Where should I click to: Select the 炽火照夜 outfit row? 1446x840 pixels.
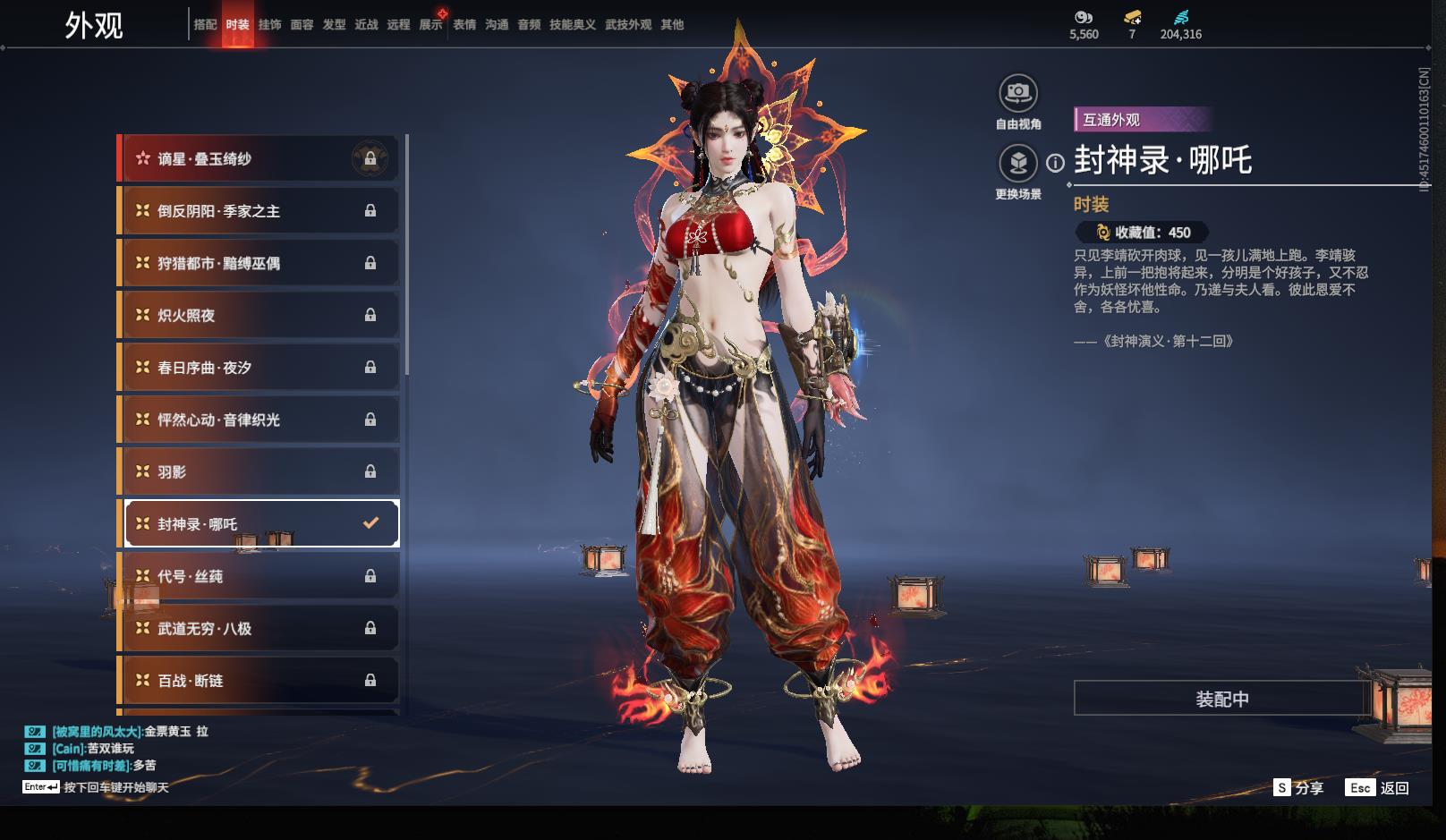[x=258, y=316]
